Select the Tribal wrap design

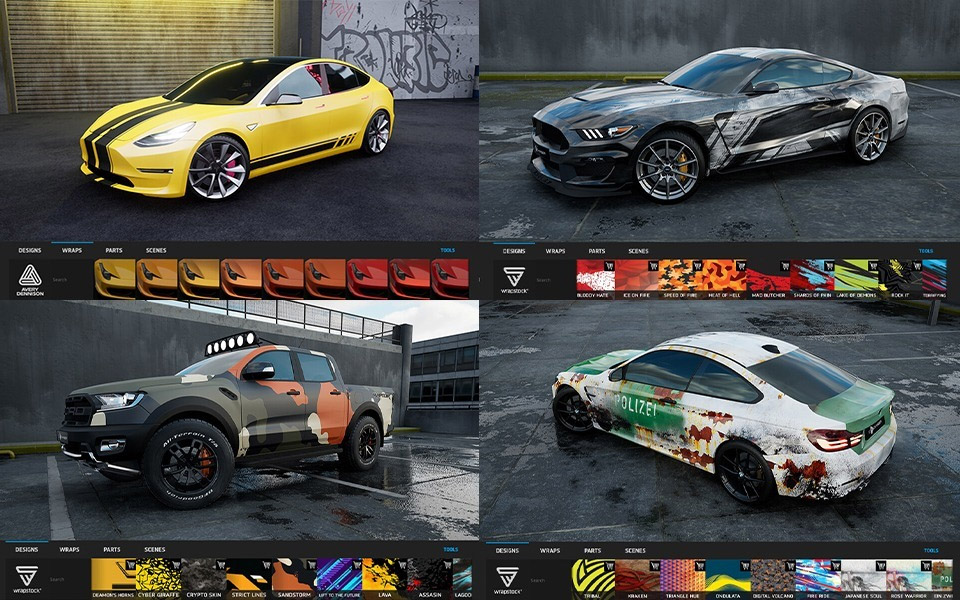[x=592, y=576]
